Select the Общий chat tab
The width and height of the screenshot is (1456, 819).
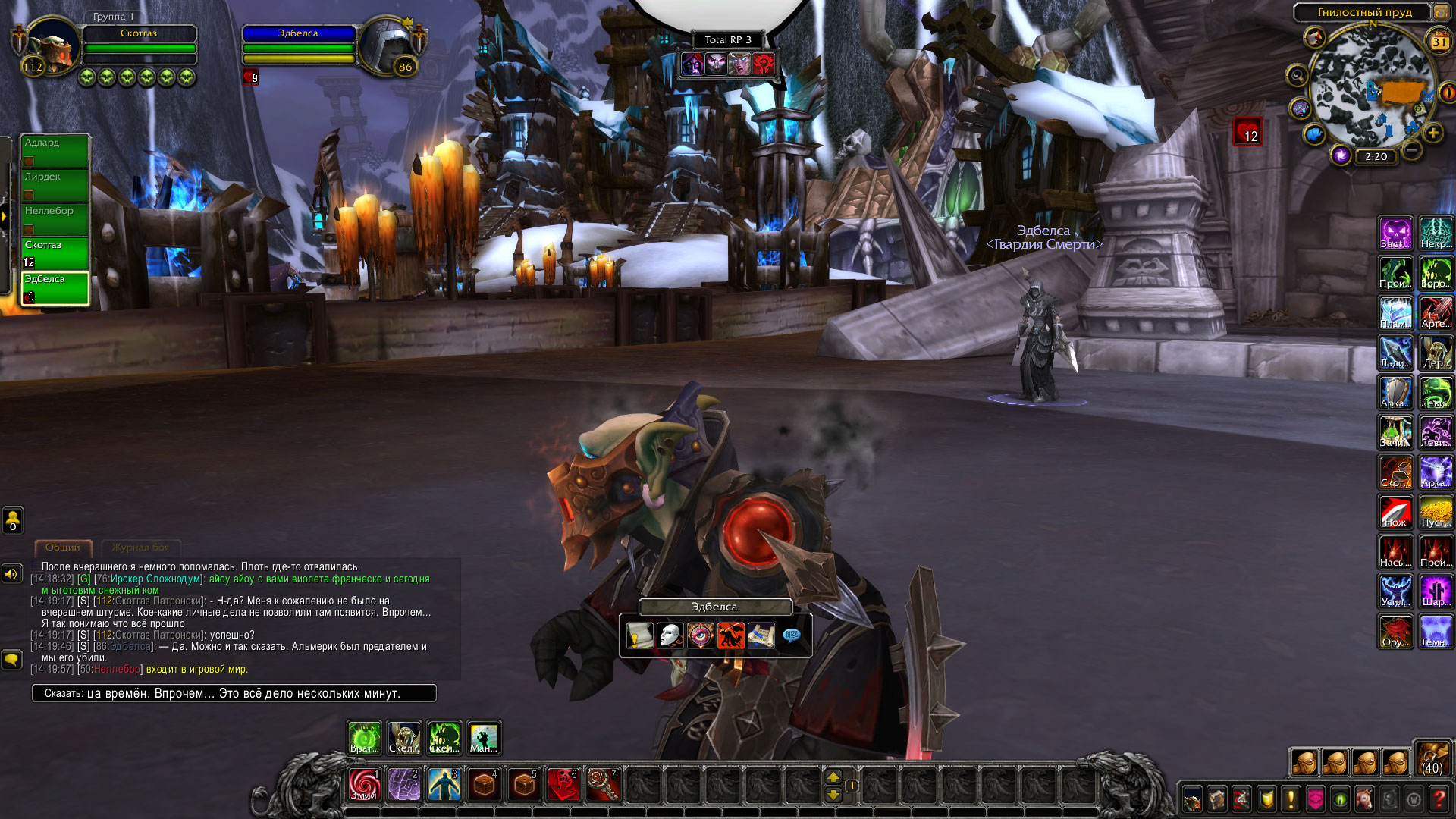coord(63,548)
